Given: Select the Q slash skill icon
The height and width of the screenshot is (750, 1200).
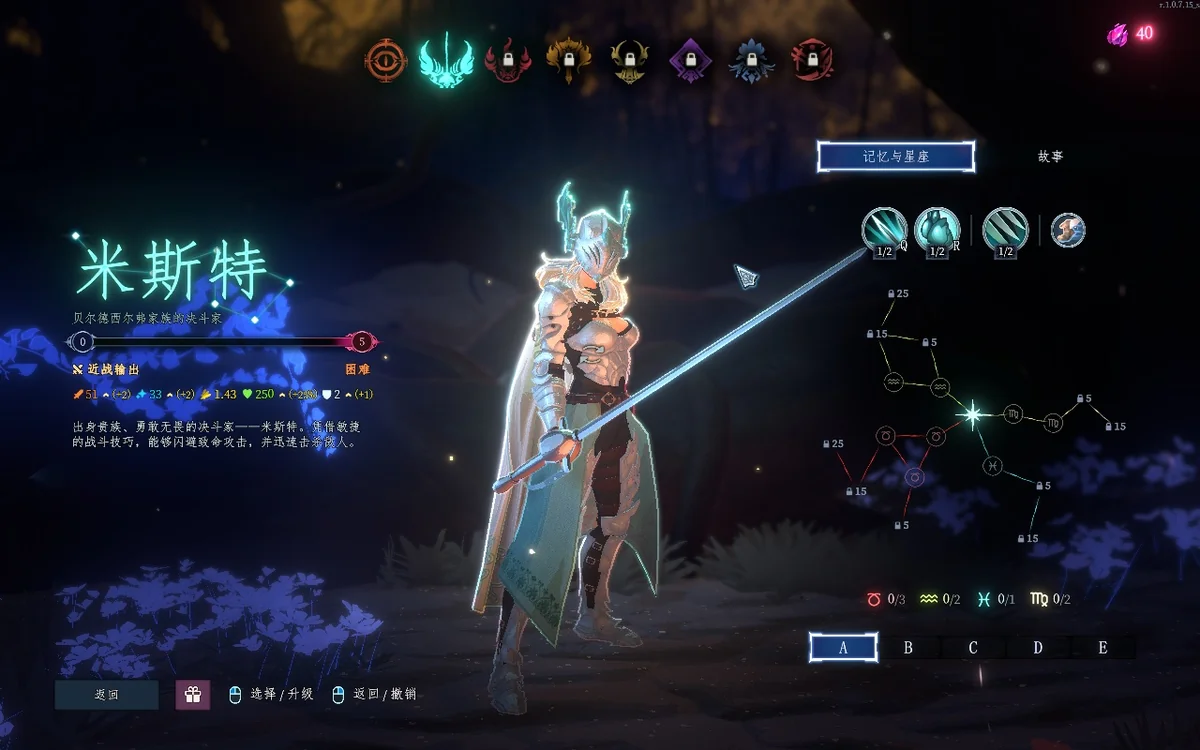Looking at the screenshot, I should [x=884, y=230].
